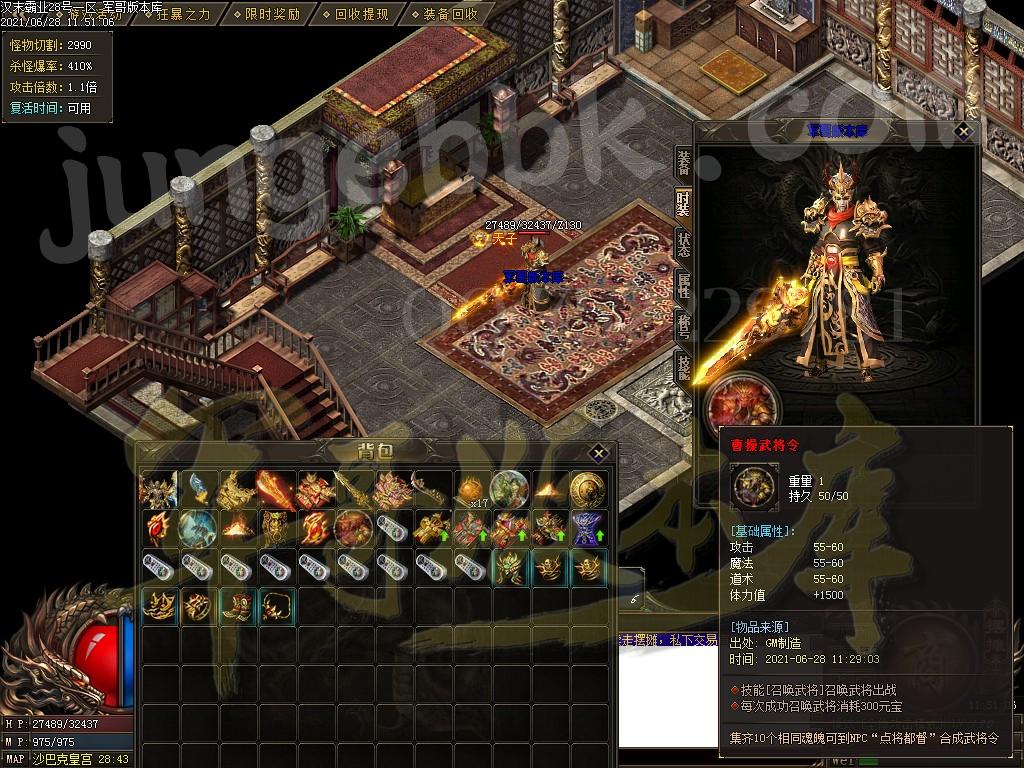Open the 装备回收 equipment recycle button
The width and height of the screenshot is (1024, 768).
point(450,14)
